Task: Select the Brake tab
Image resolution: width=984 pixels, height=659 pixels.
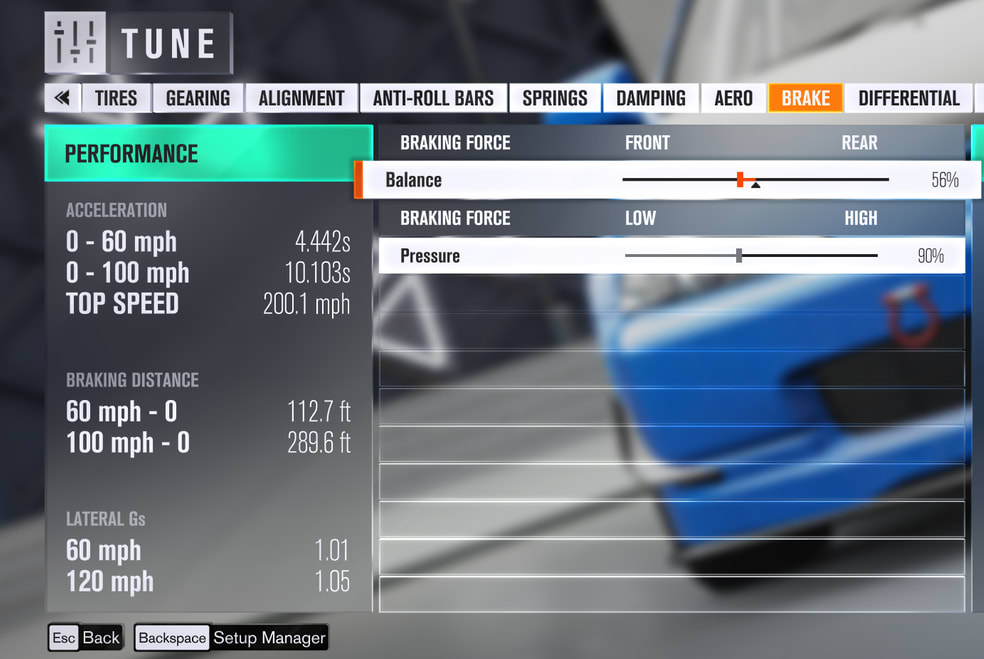Action: tap(806, 98)
